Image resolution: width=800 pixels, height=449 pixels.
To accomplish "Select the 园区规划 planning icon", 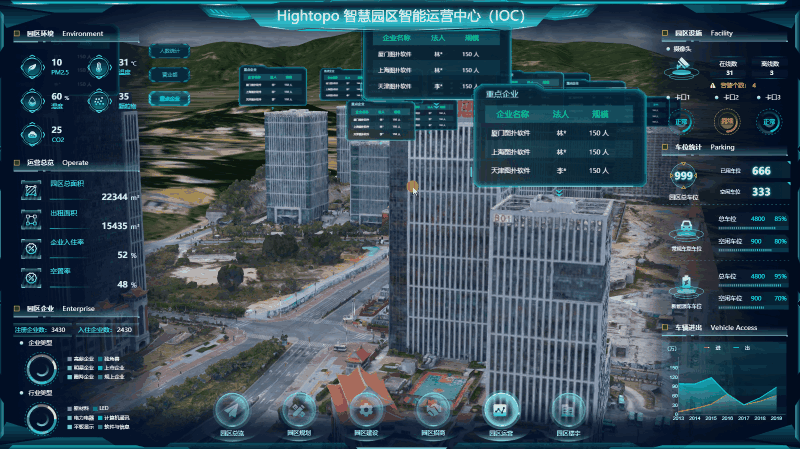I will (x=300, y=410).
